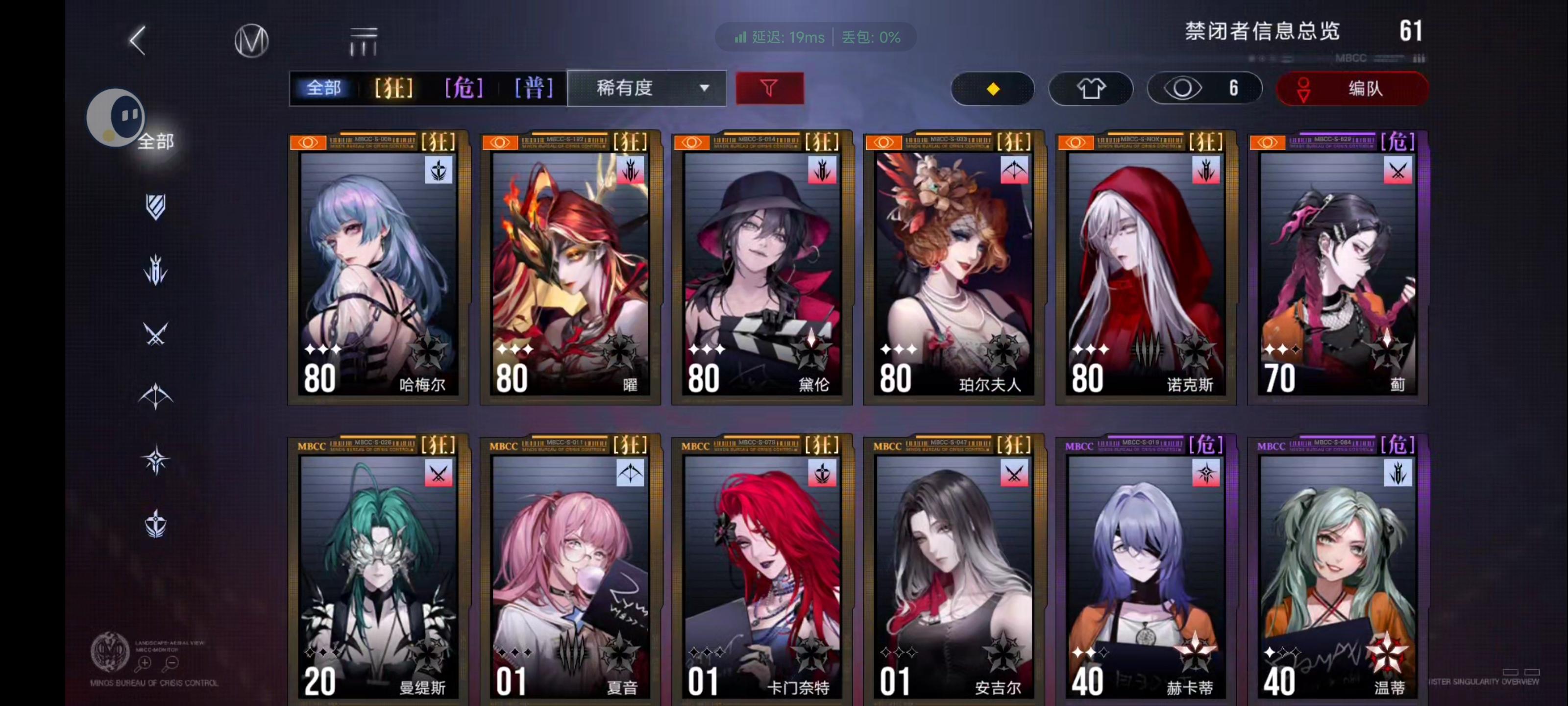Image resolution: width=1568 pixels, height=706 pixels.
Task: Click the yellow diamond currency swatch
Action: coord(992,88)
